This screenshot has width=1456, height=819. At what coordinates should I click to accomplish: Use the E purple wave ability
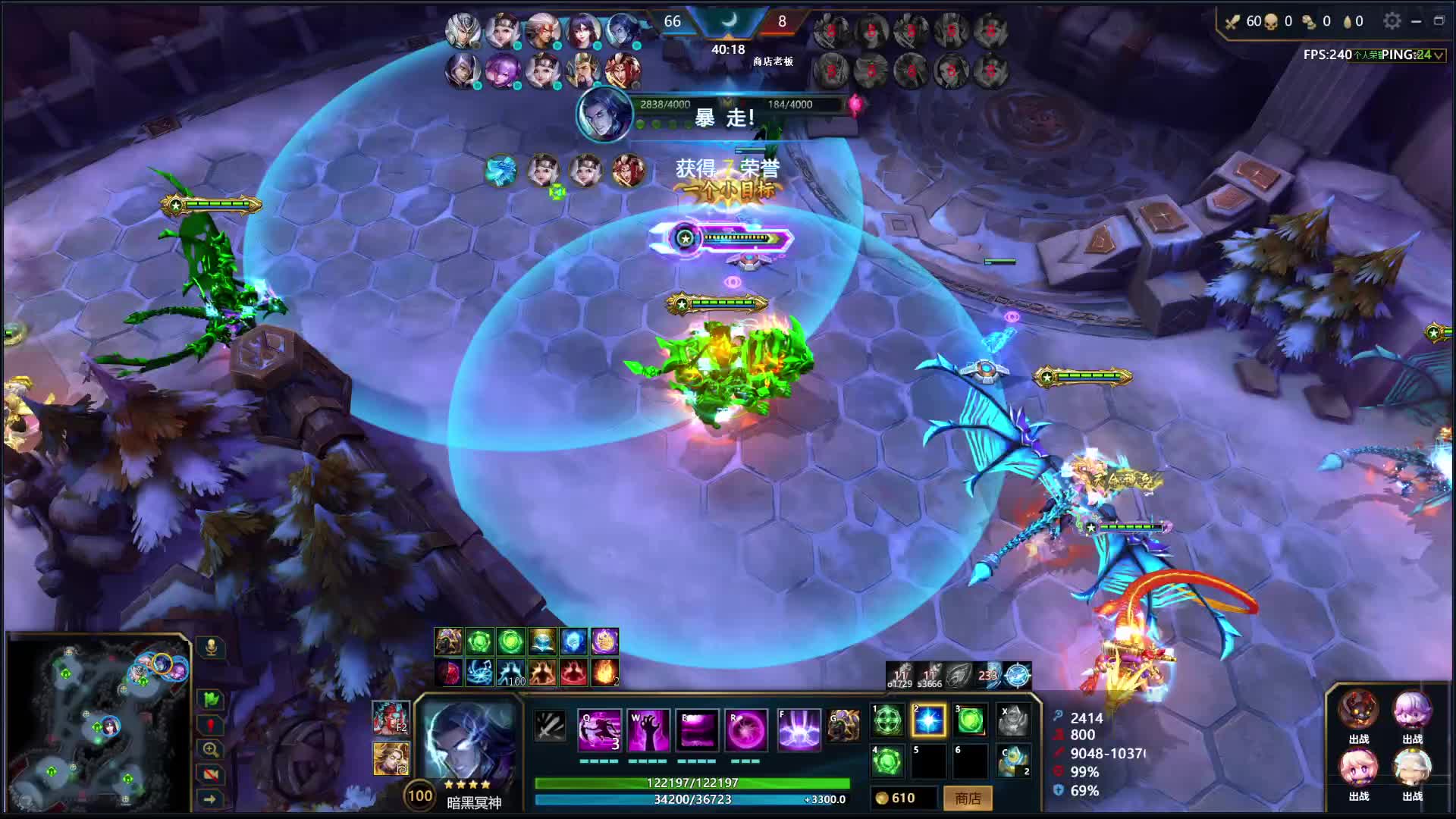(697, 730)
